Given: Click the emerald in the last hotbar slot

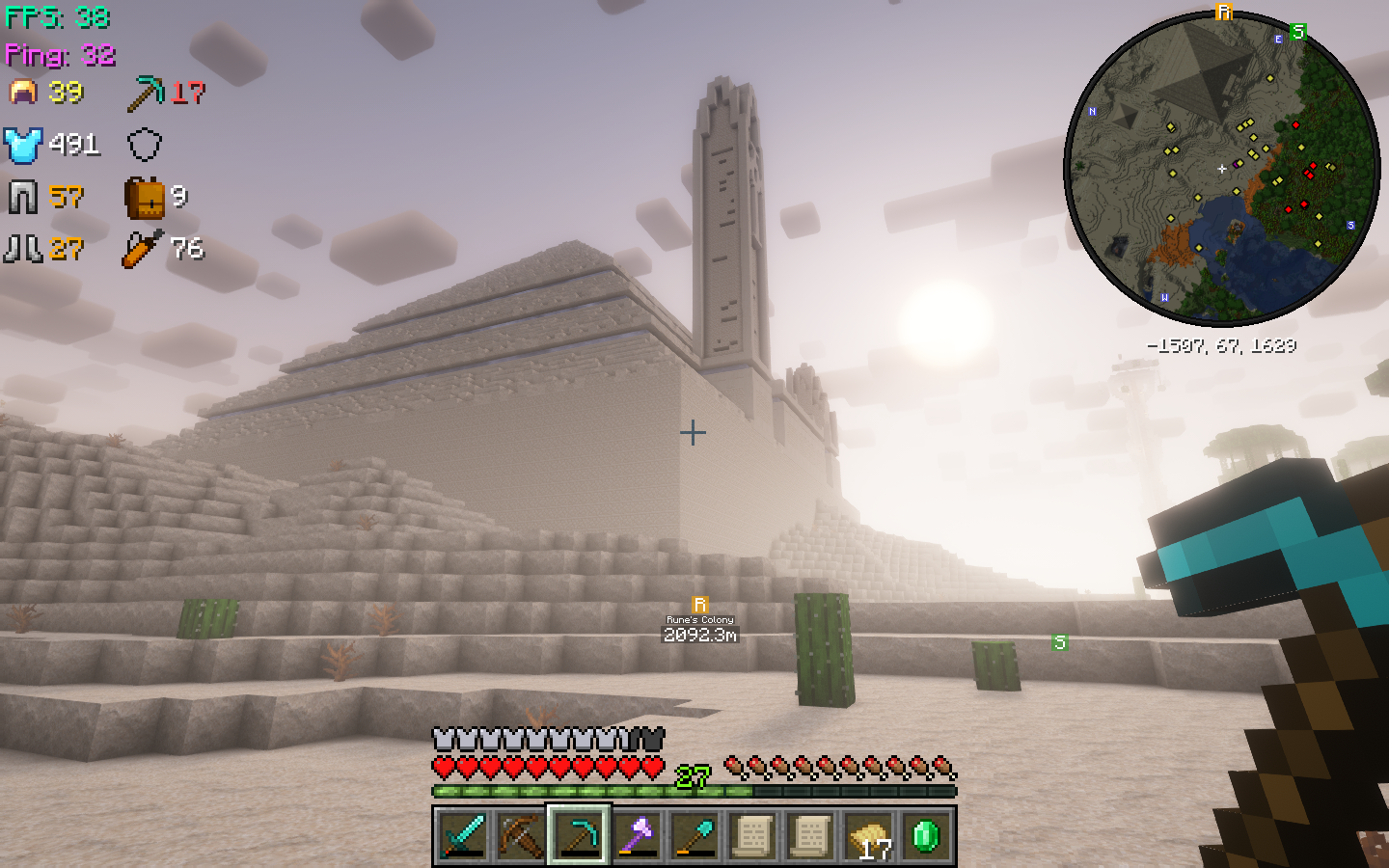Looking at the screenshot, I should tap(928, 837).
